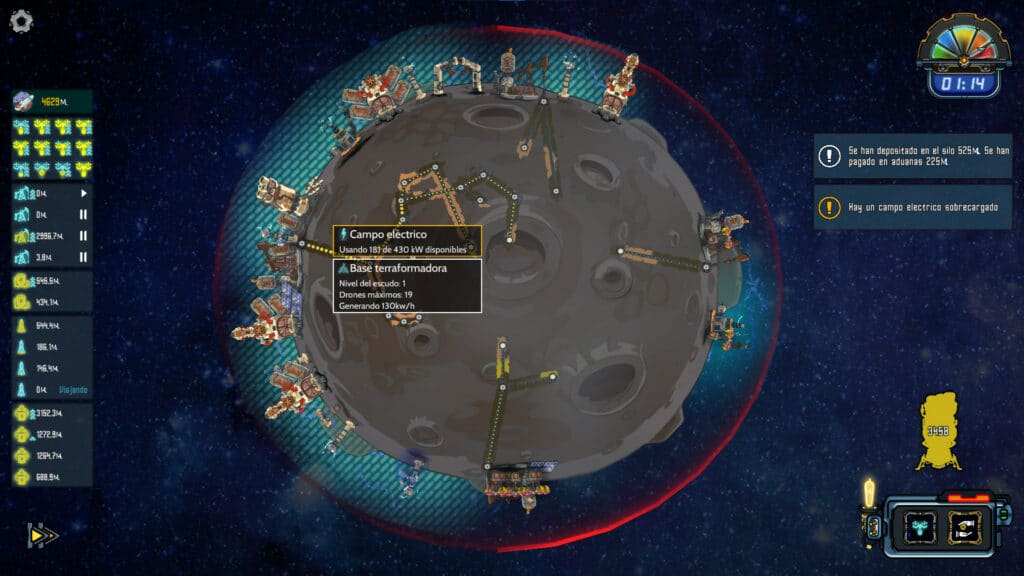Select the 3152.3M silo row
Image resolution: width=1024 pixels, height=576 pixels.
pyautogui.click(x=52, y=413)
